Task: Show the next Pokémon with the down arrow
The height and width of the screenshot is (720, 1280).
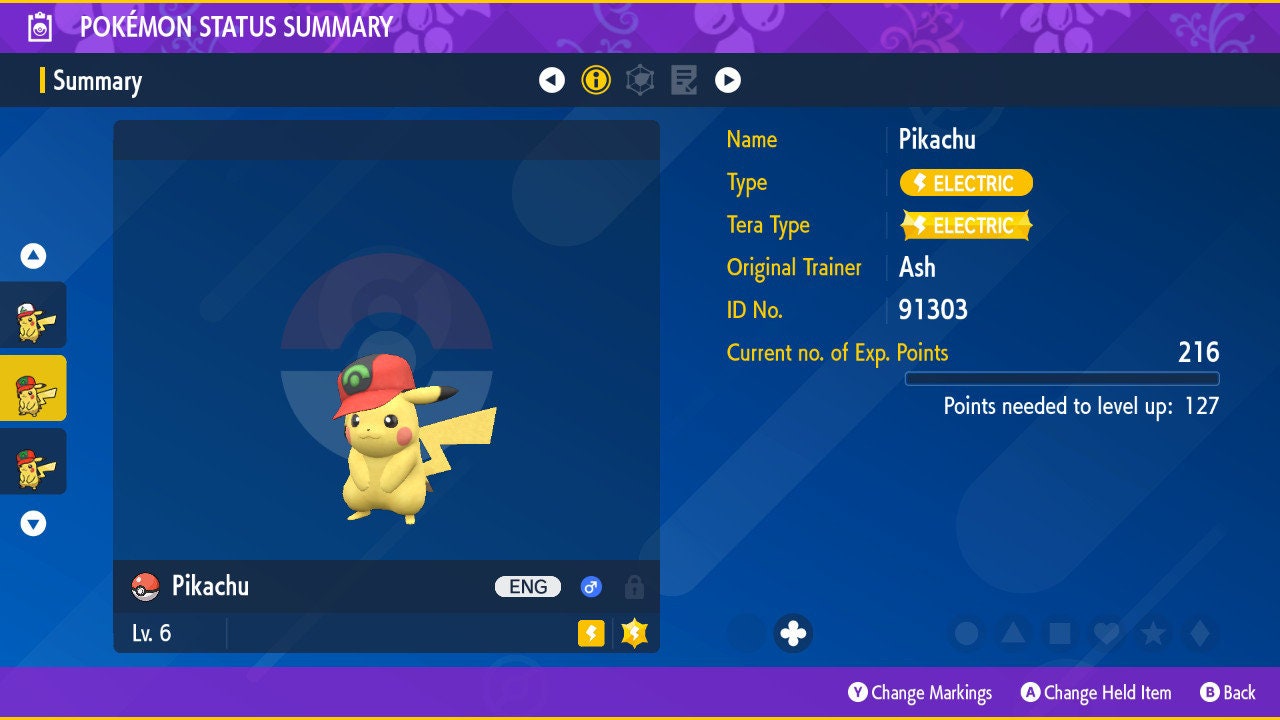Action: pos(33,523)
